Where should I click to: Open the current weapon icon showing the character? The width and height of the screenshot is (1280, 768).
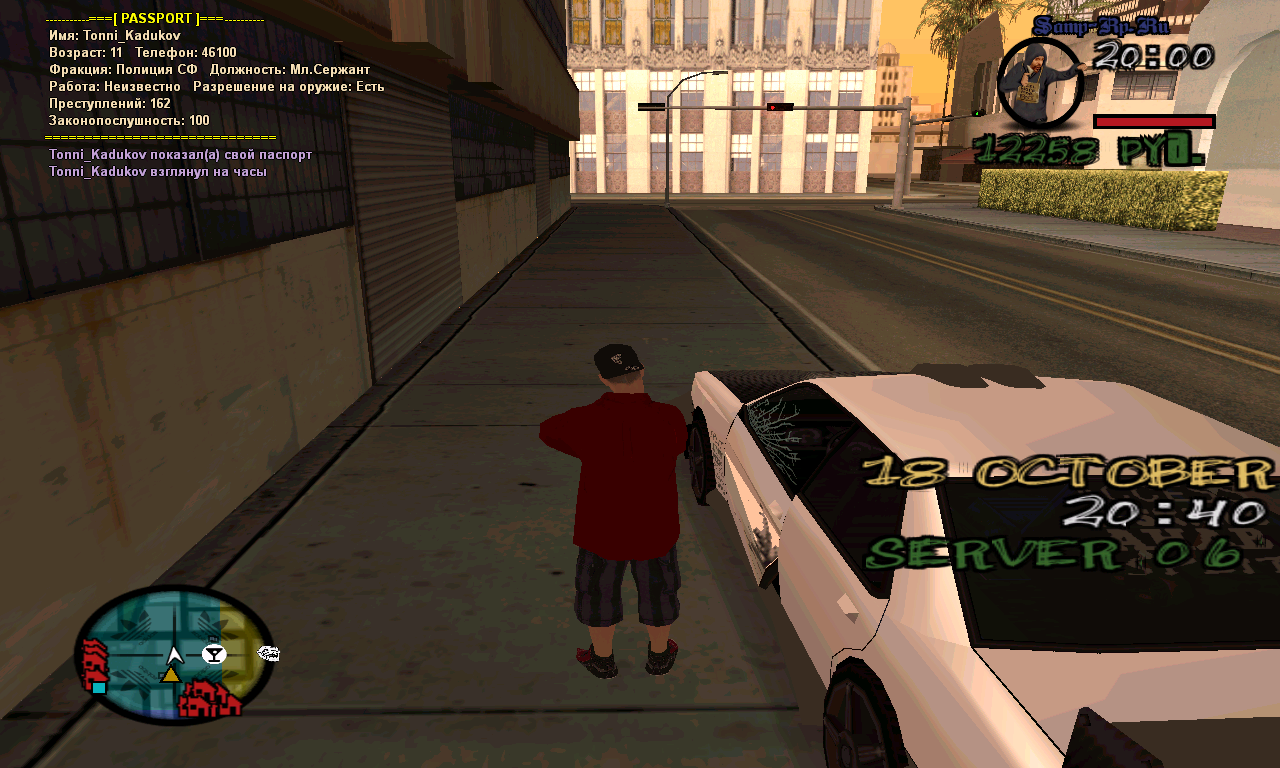pos(1040,82)
